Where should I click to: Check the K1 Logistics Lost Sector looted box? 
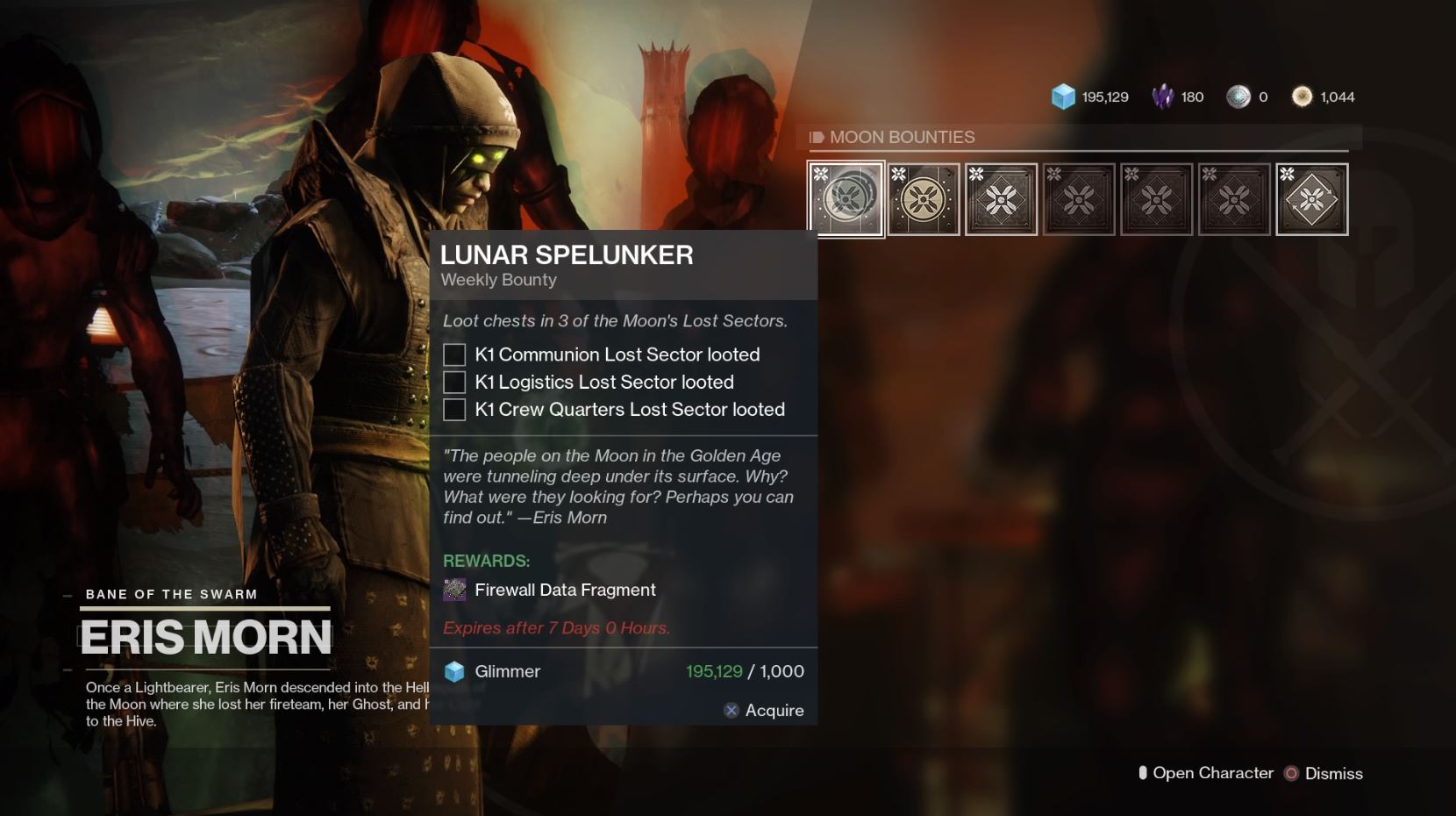click(x=453, y=382)
